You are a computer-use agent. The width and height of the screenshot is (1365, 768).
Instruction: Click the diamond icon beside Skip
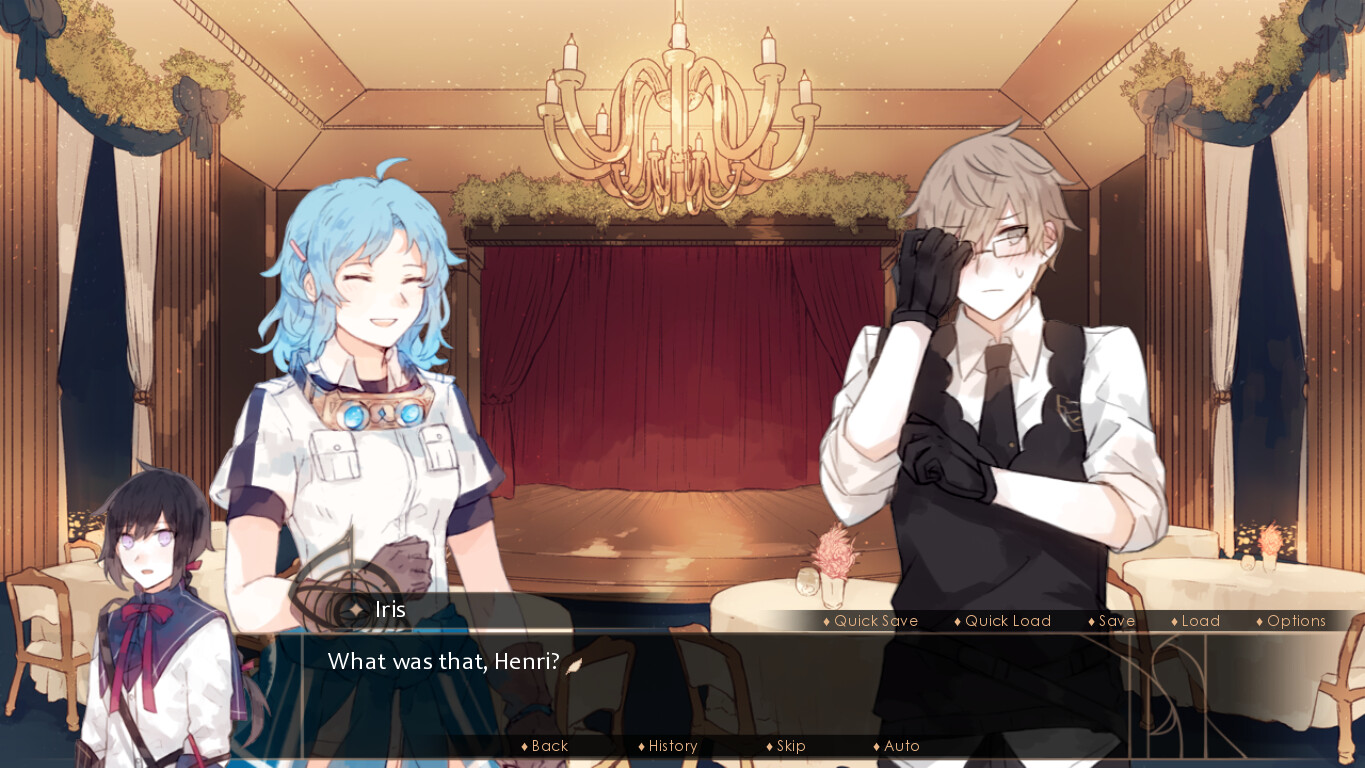point(768,746)
